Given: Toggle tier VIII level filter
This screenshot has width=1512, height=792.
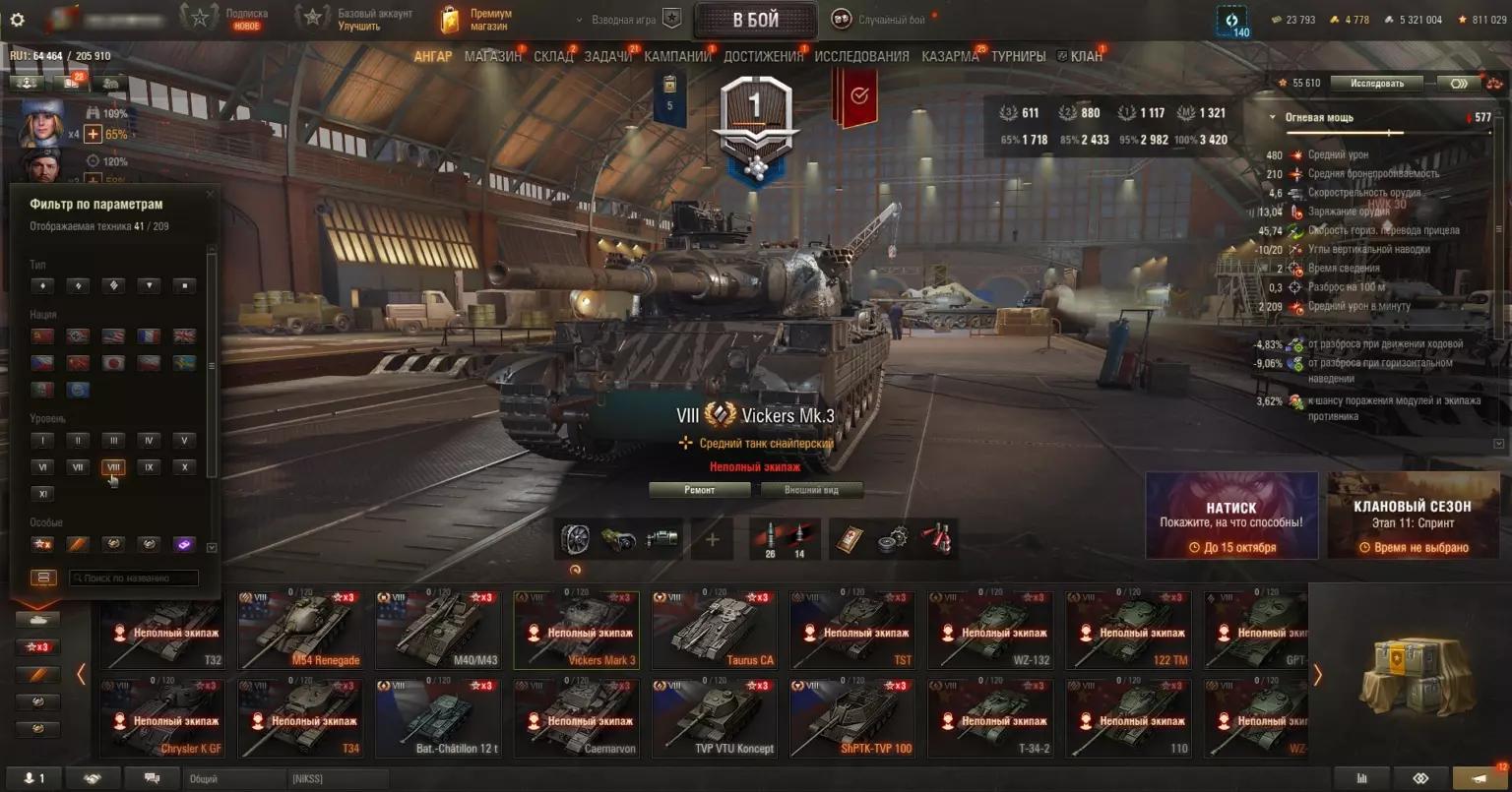Looking at the screenshot, I should (113, 467).
